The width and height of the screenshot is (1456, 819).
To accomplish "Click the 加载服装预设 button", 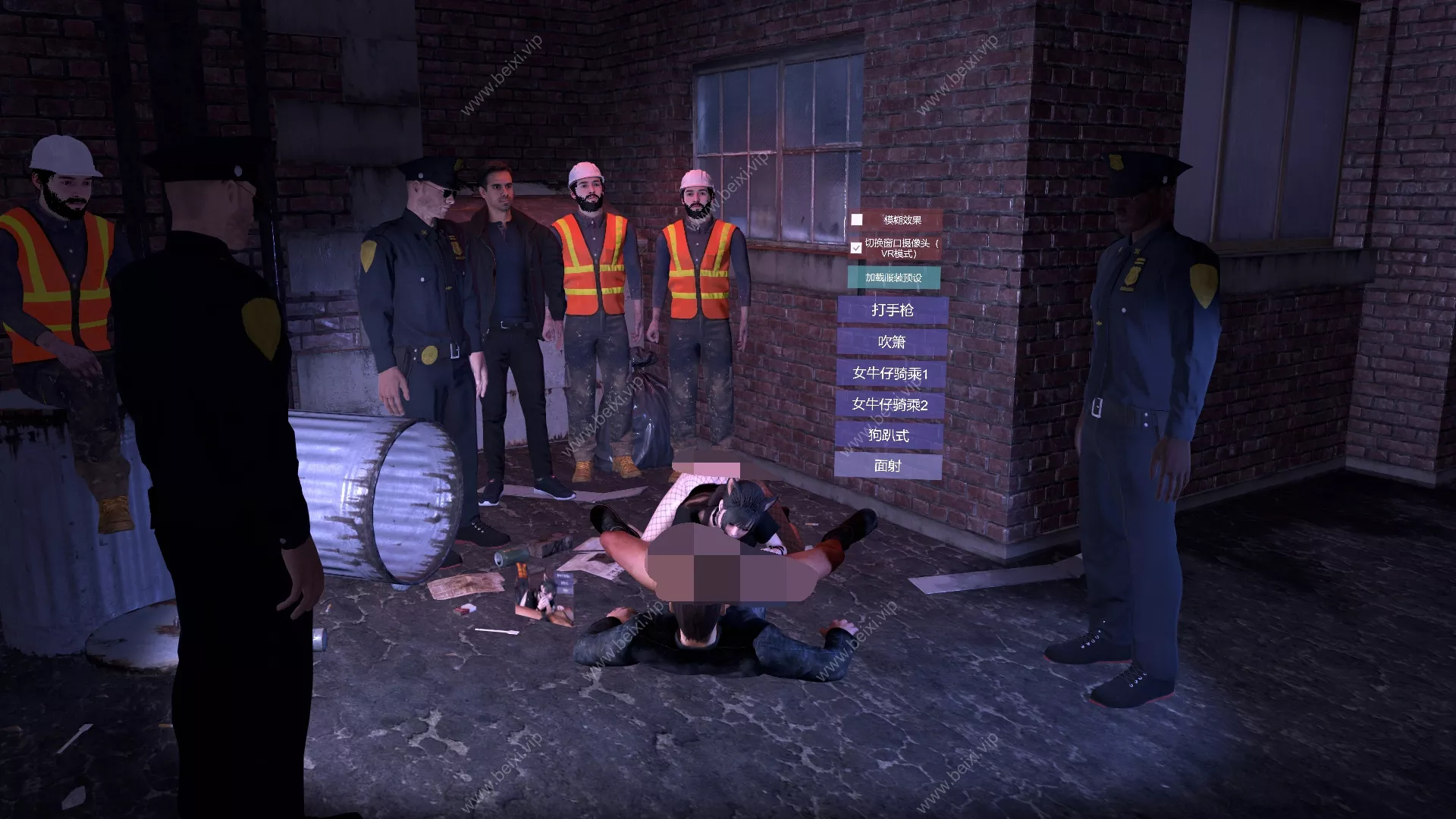I will (x=893, y=278).
